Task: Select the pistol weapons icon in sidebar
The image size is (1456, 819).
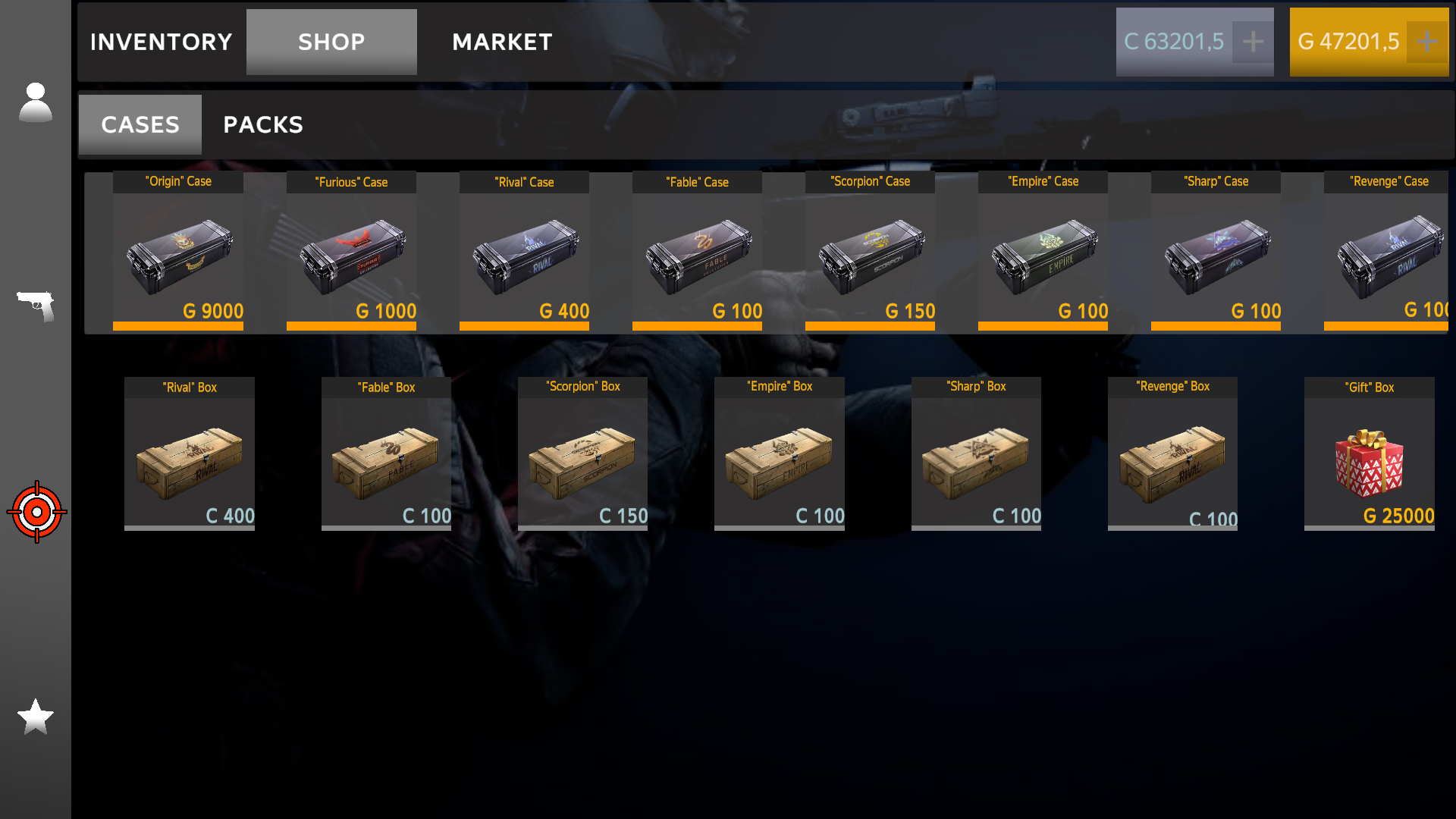Action: [36, 306]
